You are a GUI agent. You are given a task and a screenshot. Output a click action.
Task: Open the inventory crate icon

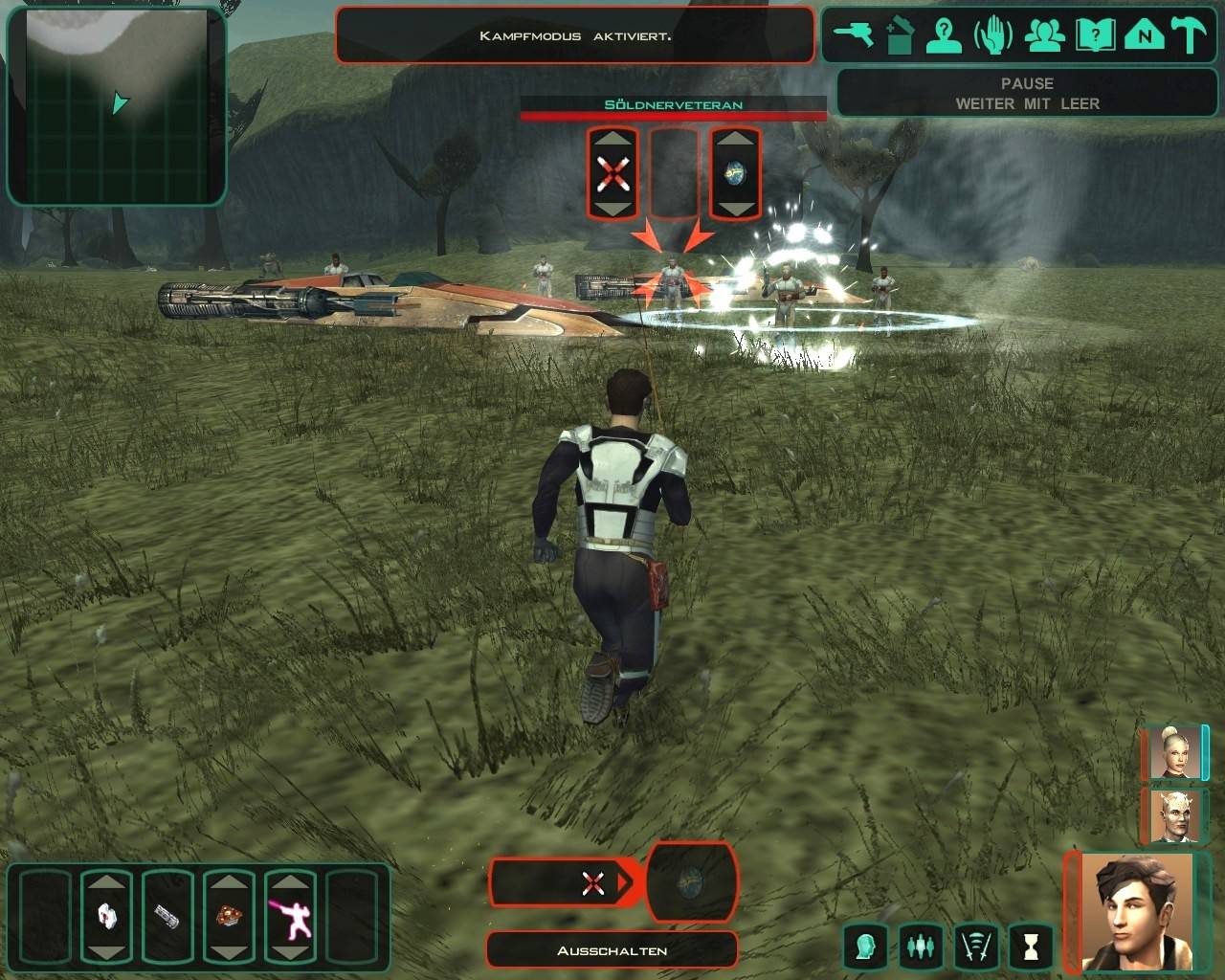(900, 36)
